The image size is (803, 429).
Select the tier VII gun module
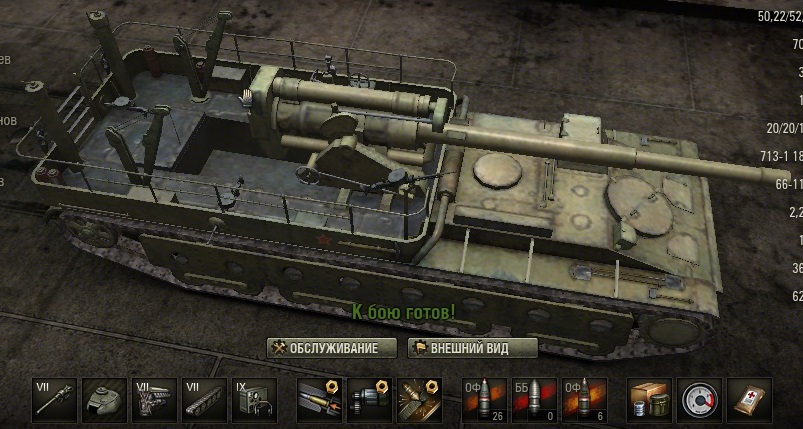[x=55, y=400]
